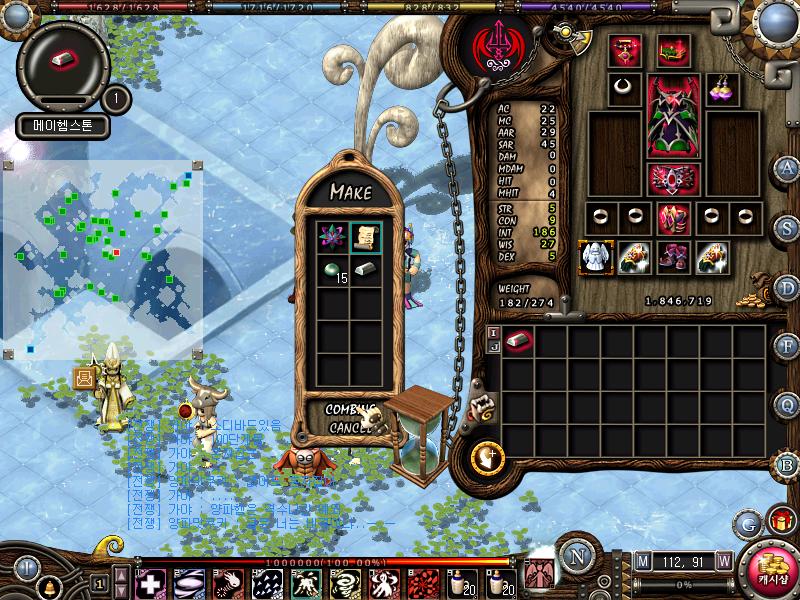Viewport: 800px width, 600px height.
Task: Open the red gift box icon
Action: coord(781,520)
